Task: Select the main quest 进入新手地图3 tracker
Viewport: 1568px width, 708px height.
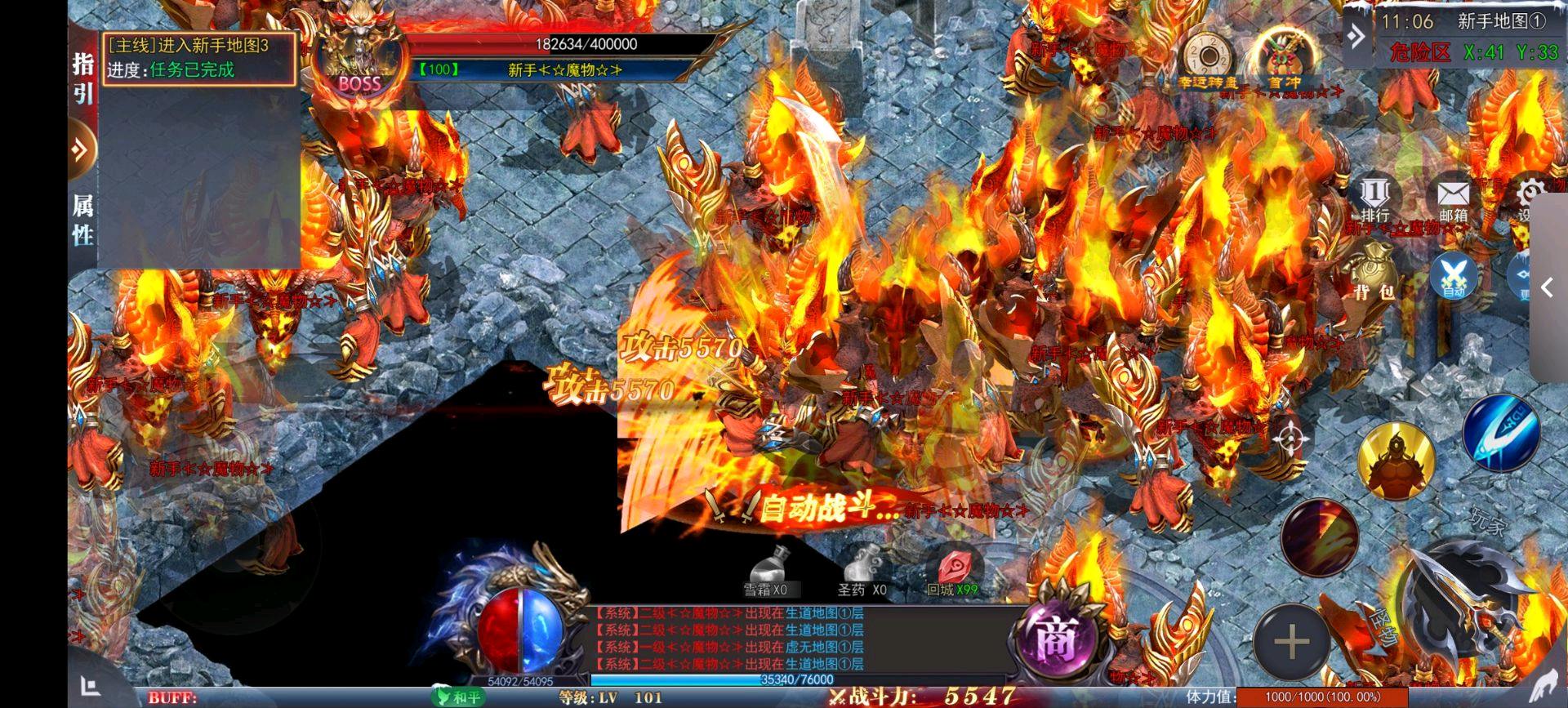Action: [198, 57]
